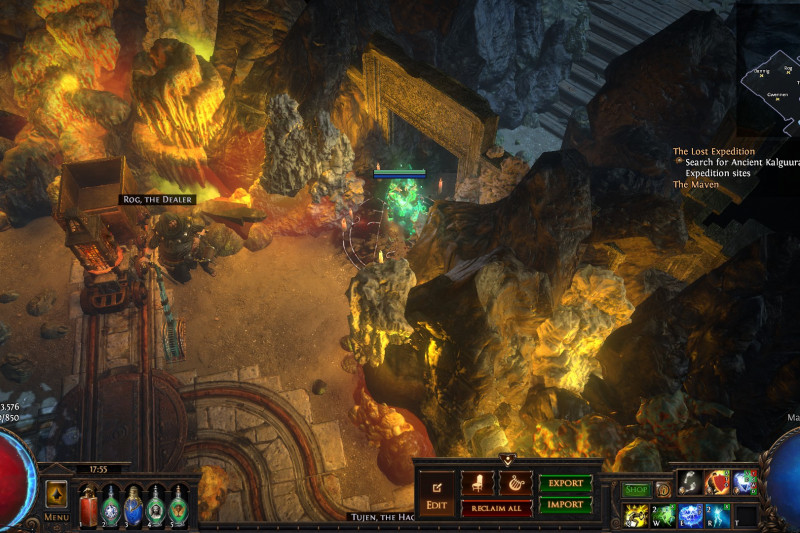Collapse the hideout panel with the arrow
Screen dimensions: 800x533
(x=507, y=460)
